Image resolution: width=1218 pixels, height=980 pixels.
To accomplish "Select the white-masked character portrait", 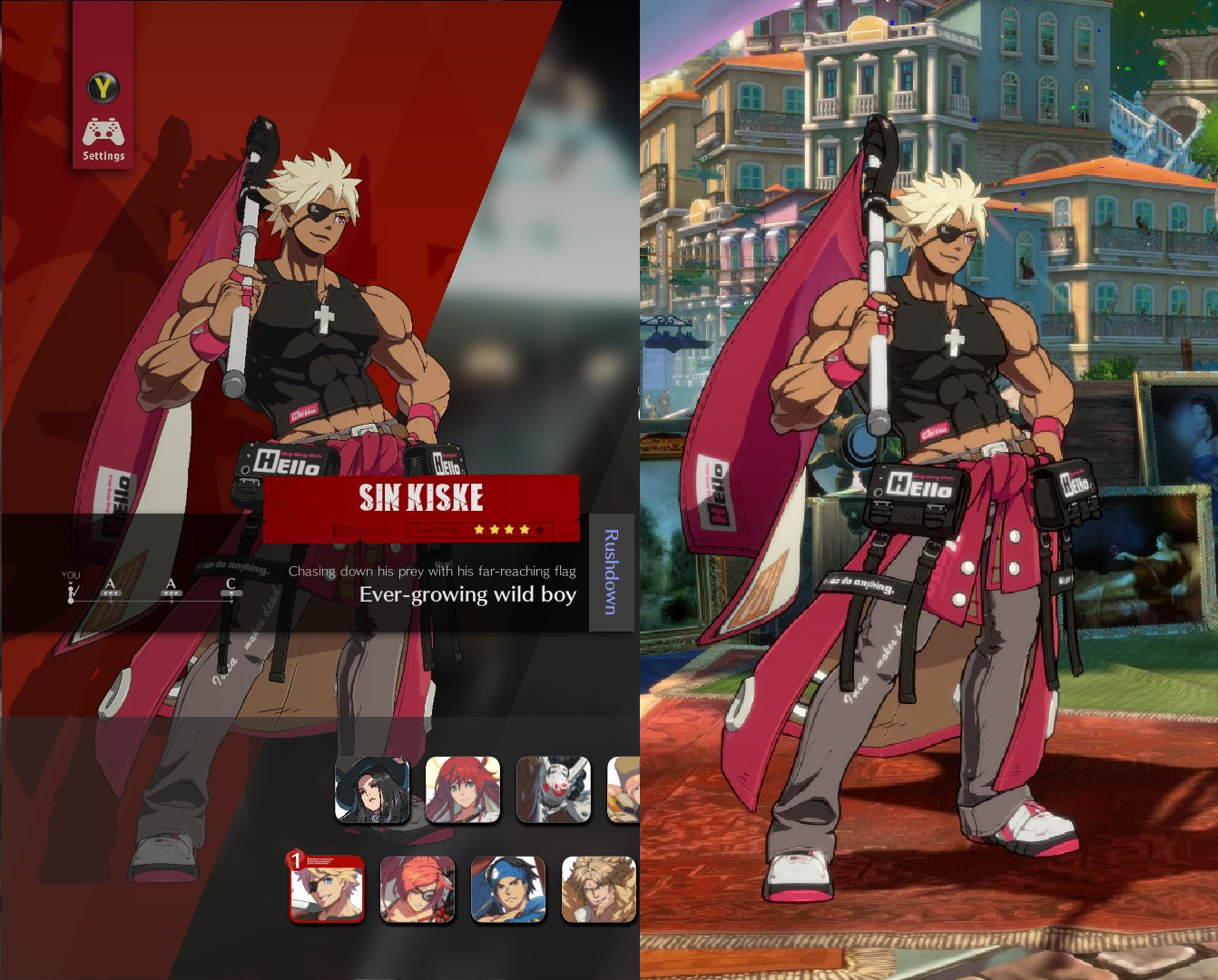I will point(554,790).
